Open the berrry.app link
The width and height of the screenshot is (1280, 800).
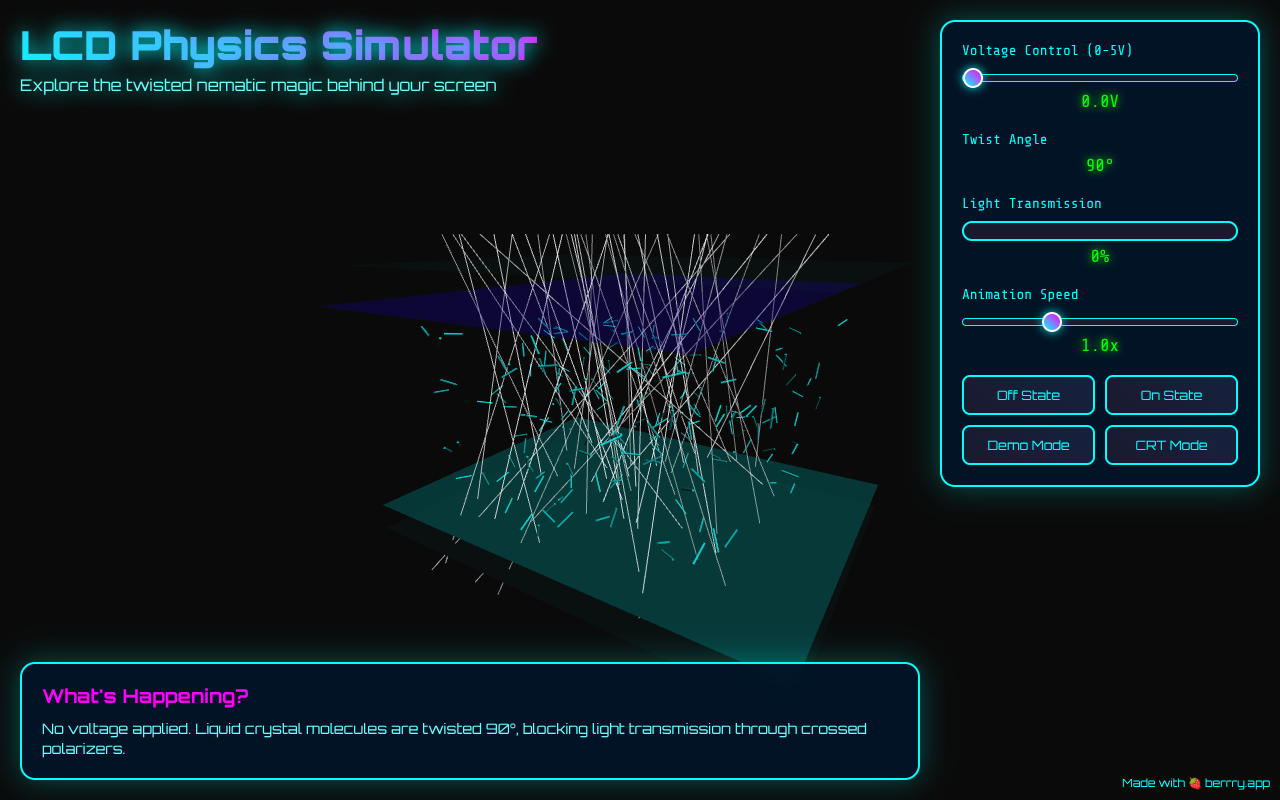[1235, 783]
